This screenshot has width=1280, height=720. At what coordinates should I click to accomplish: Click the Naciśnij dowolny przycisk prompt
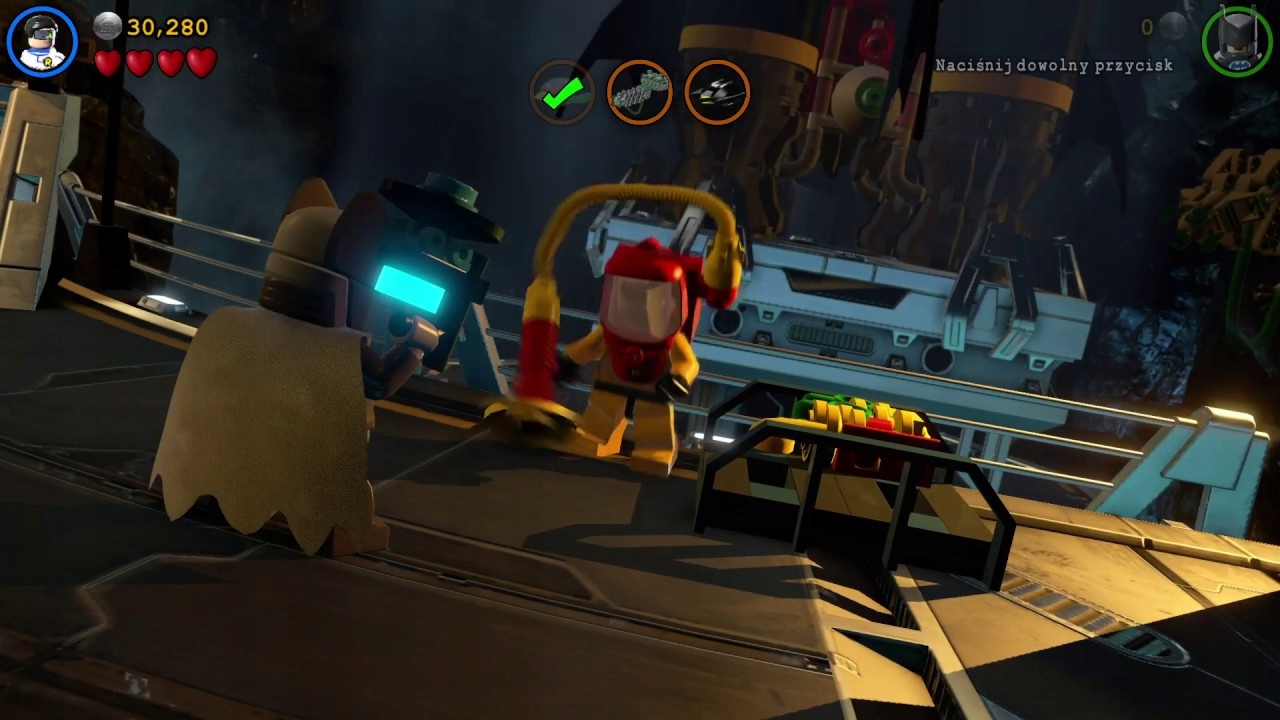pyautogui.click(x=1053, y=65)
